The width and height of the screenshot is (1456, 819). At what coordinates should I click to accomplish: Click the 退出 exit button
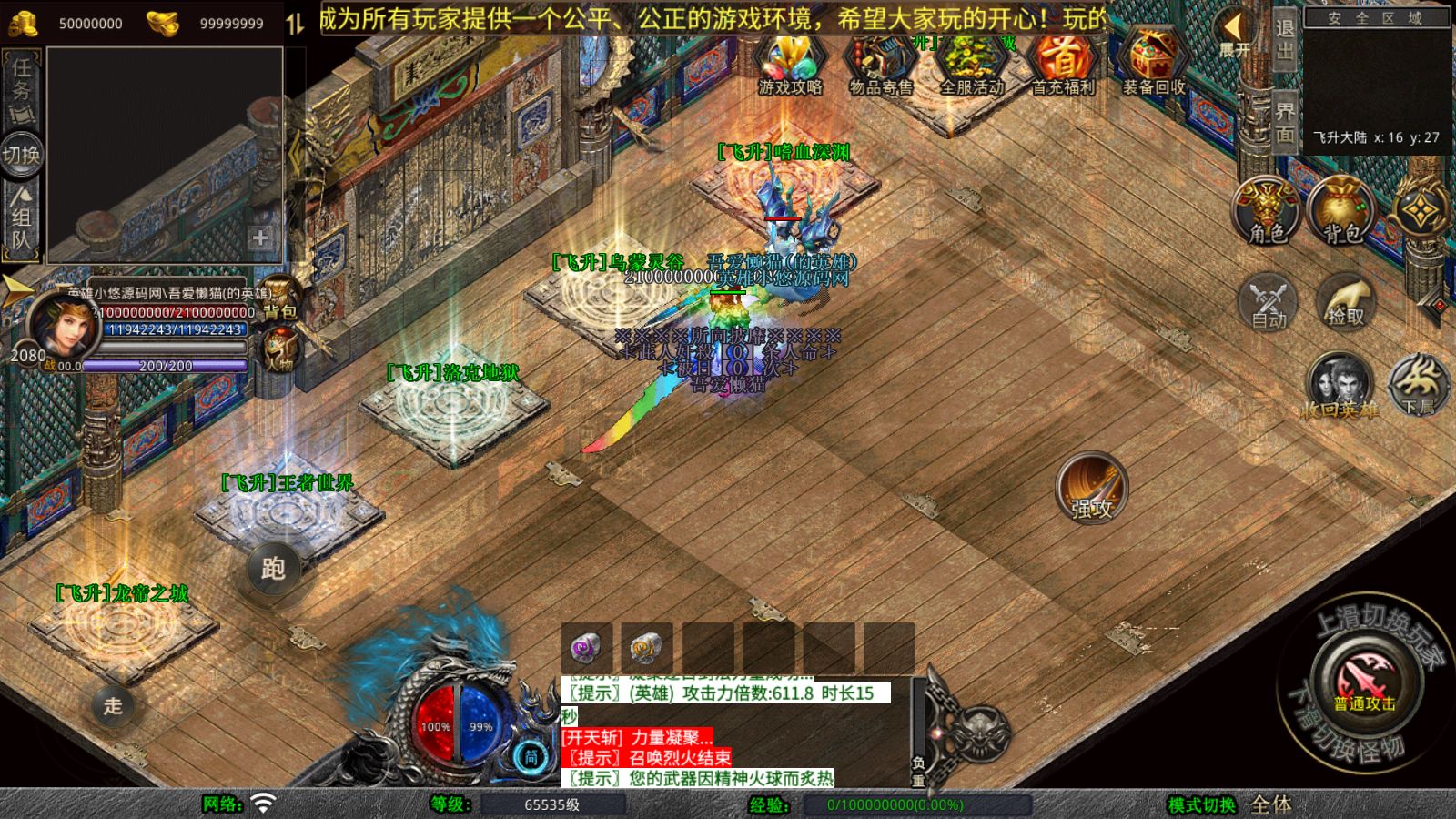click(1284, 41)
